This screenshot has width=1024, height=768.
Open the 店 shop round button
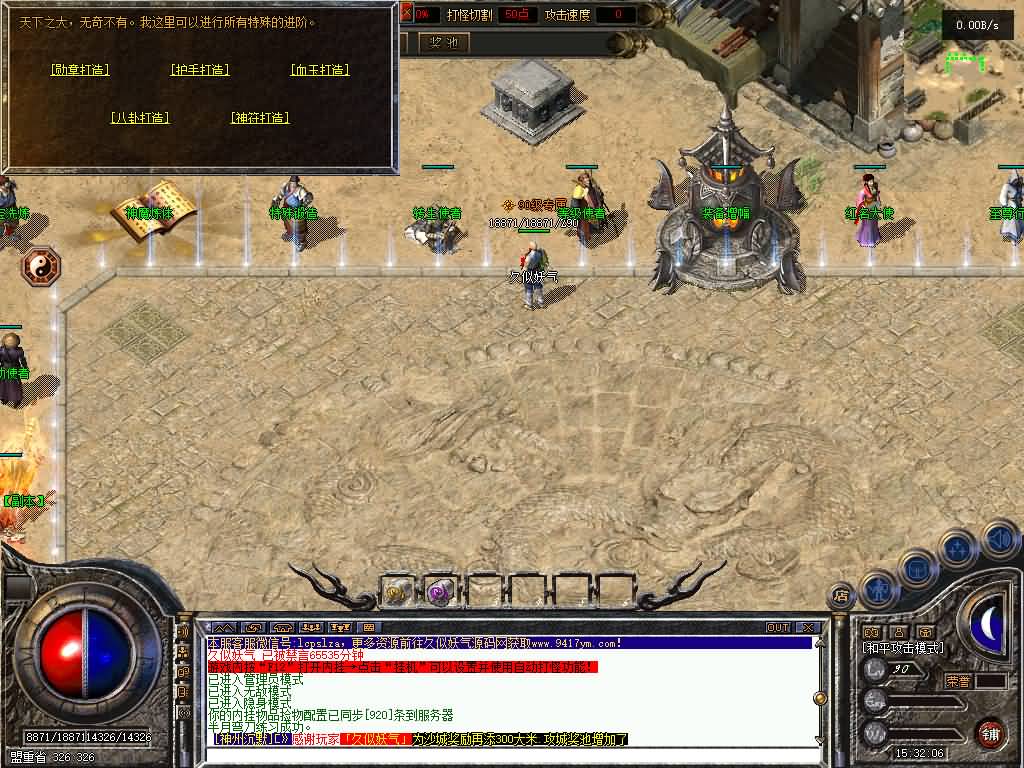tap(842, 594)
